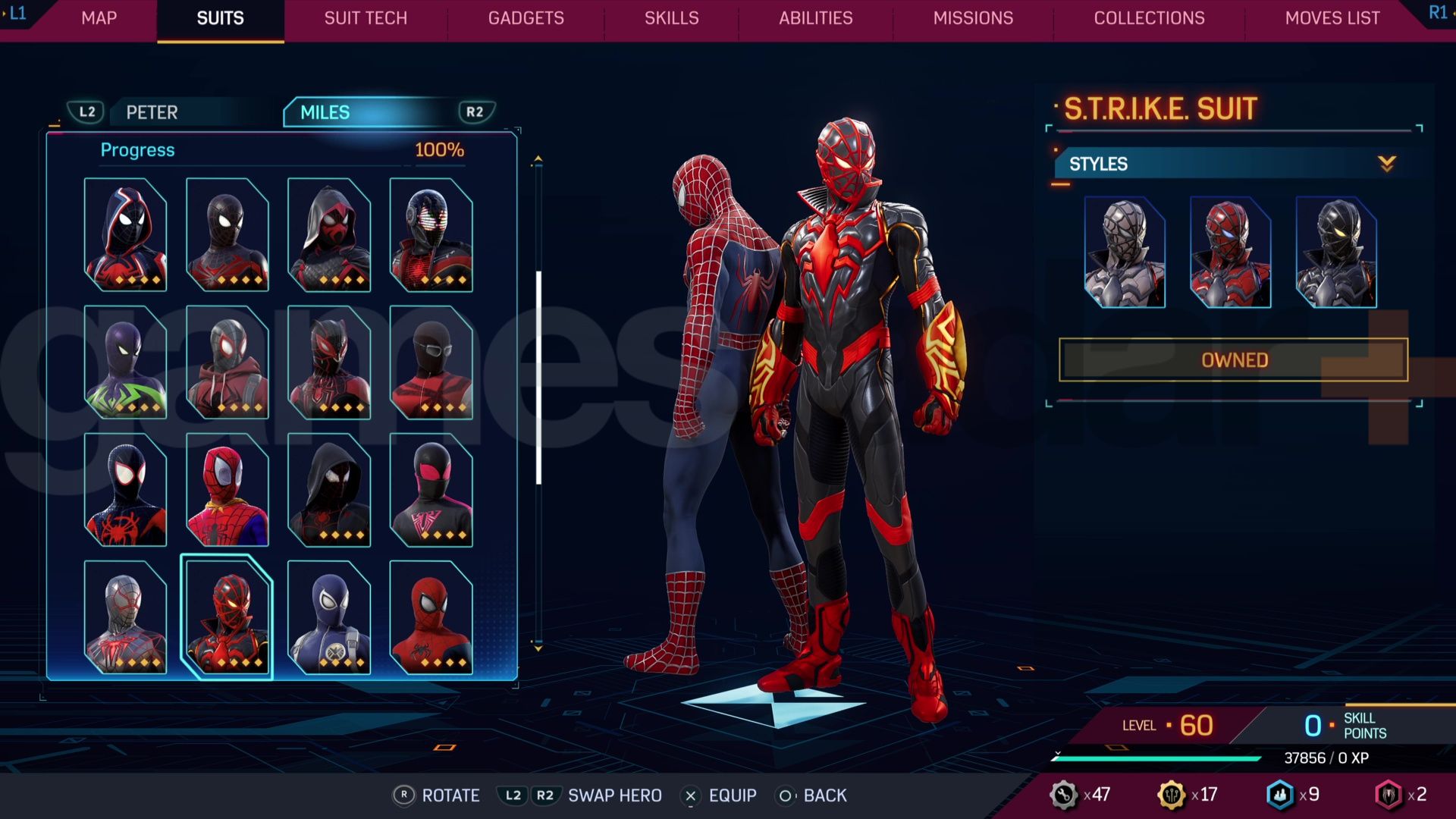Open the Map tab
Viewport: 1456px width, 819px height.
[x=99, y=18]
